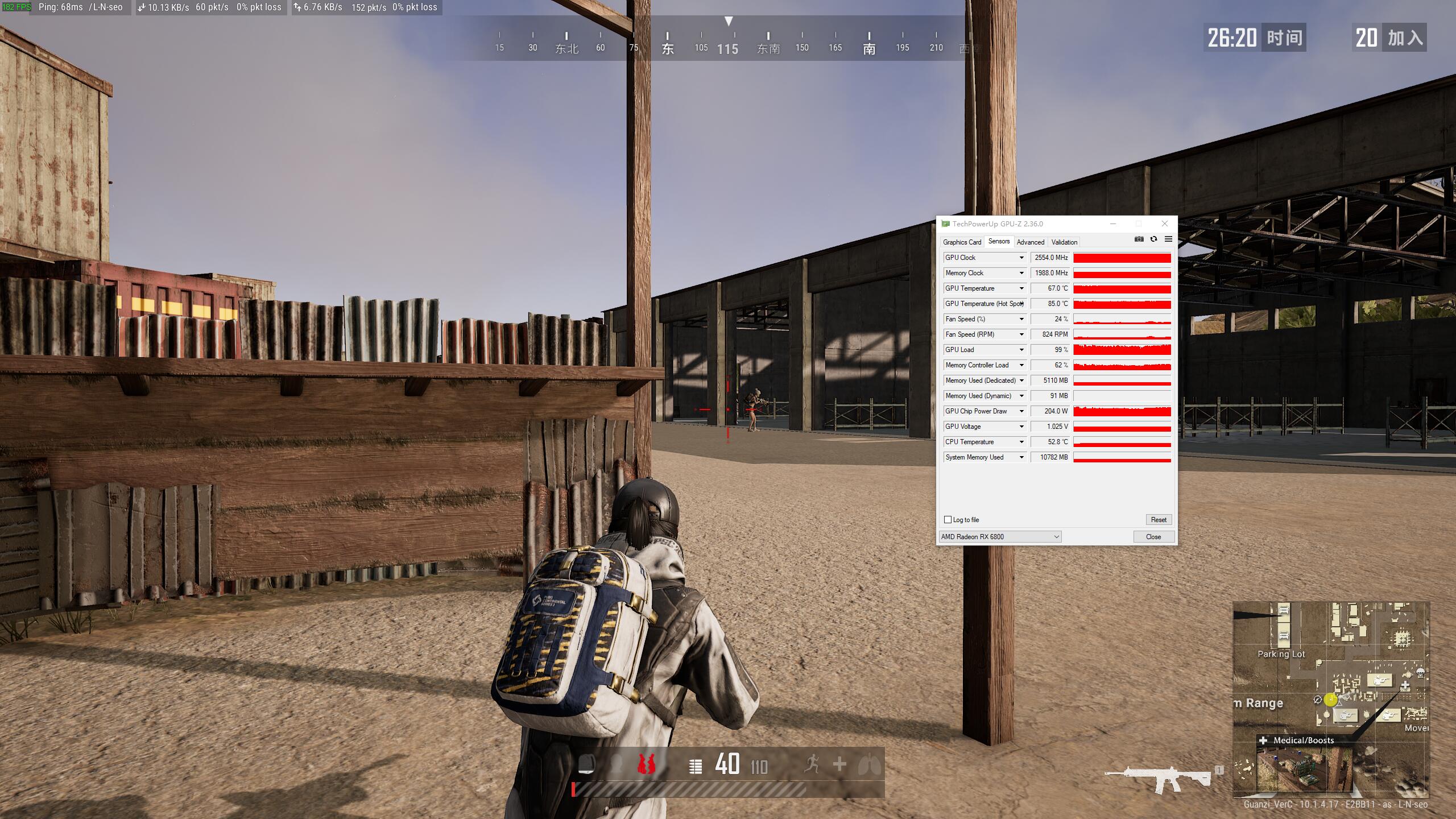Open the AMD Radeon RX 6800 device dropdown
The image size is (1456, 819).
(x=1054, y=536)
